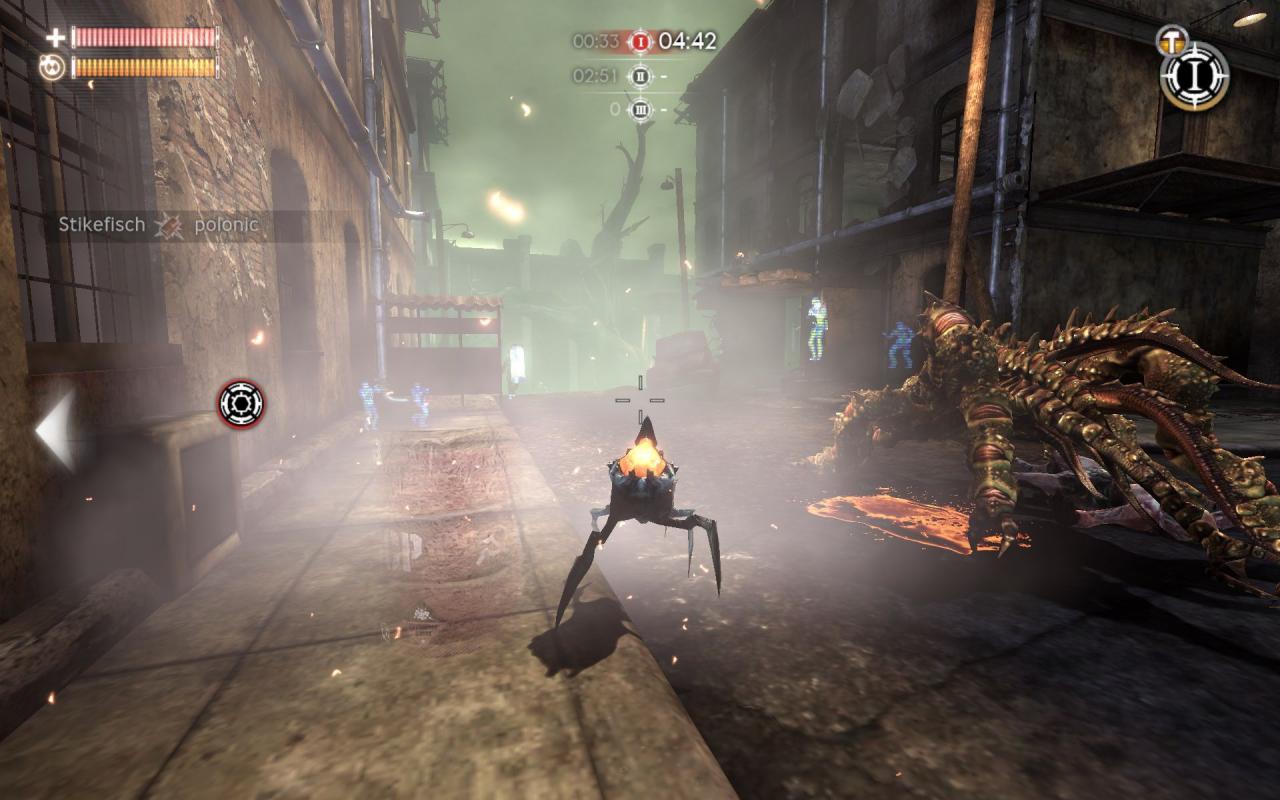Open the large round "I" emblem

1195,75
